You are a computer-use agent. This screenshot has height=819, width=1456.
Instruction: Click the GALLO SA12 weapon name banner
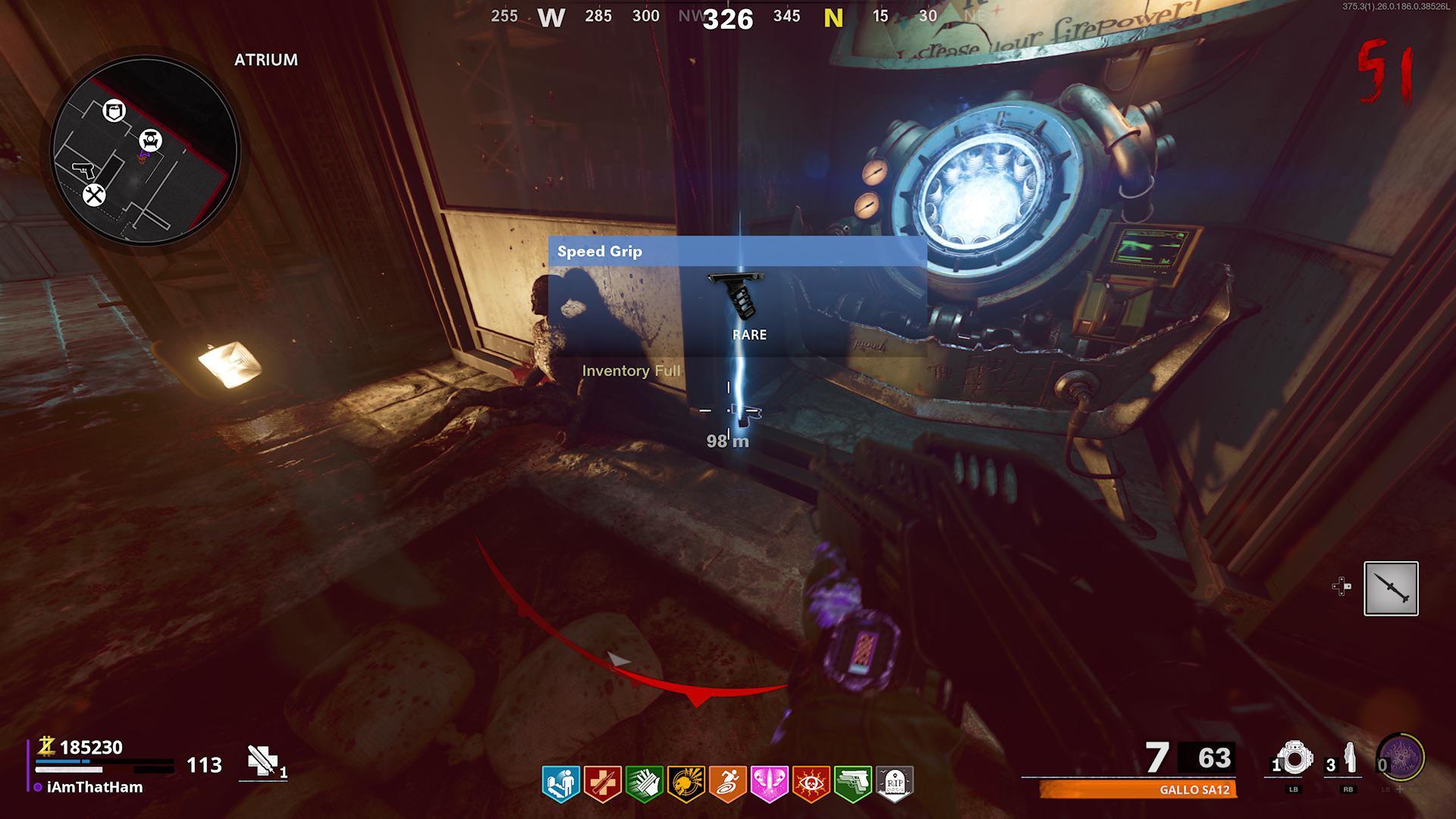(x=1194, y=791)
